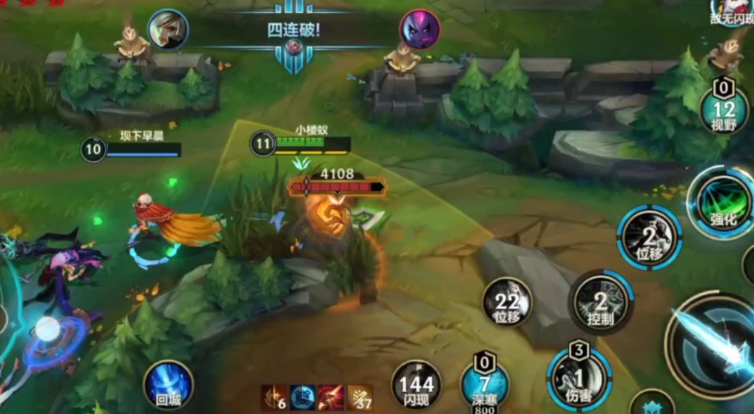Activate the 强化 enhance ability
Image resolution: width=754 pixels, height=414 pixels.
719,199
